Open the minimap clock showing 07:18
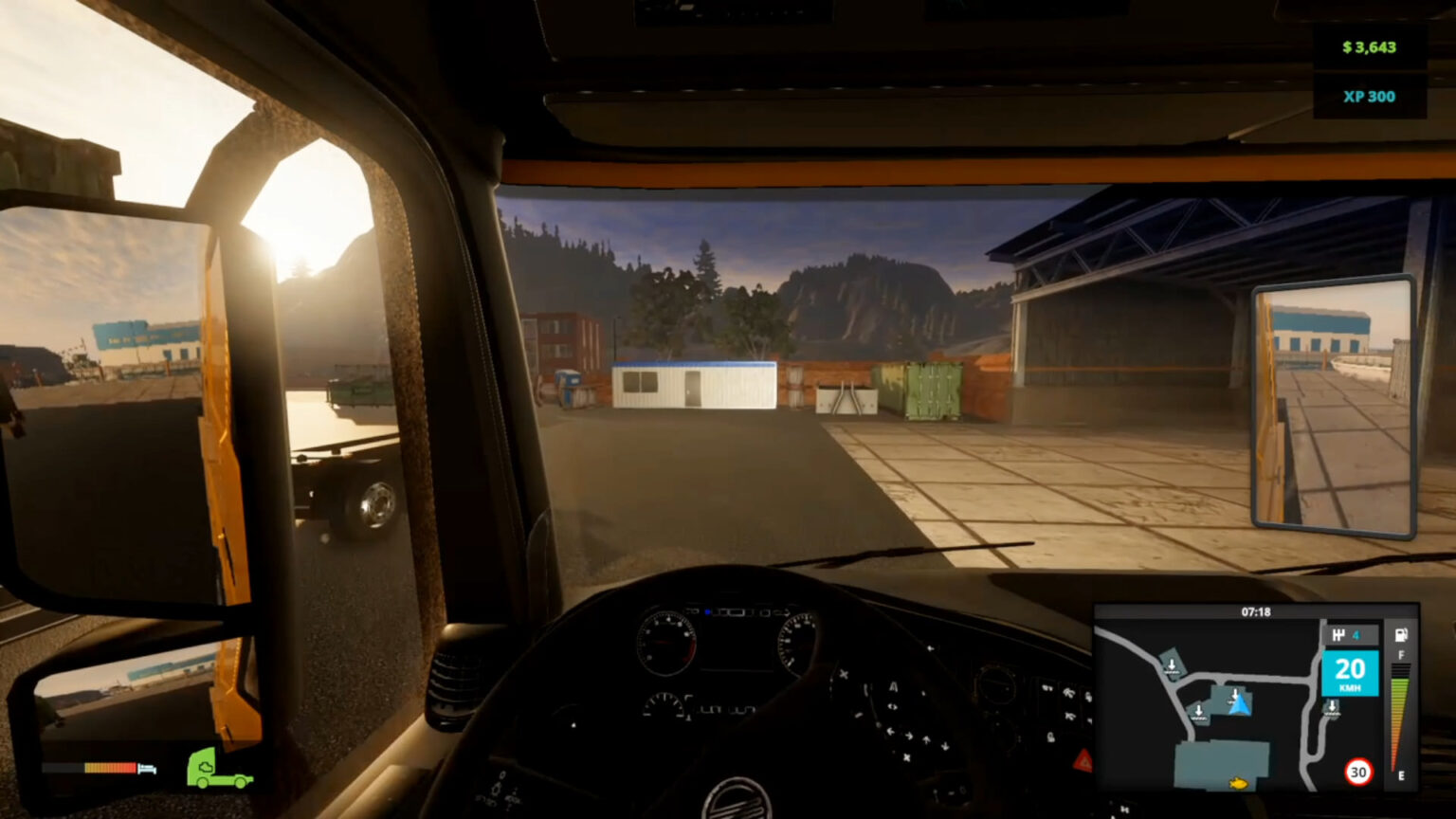 click(x=1258, y=613)
